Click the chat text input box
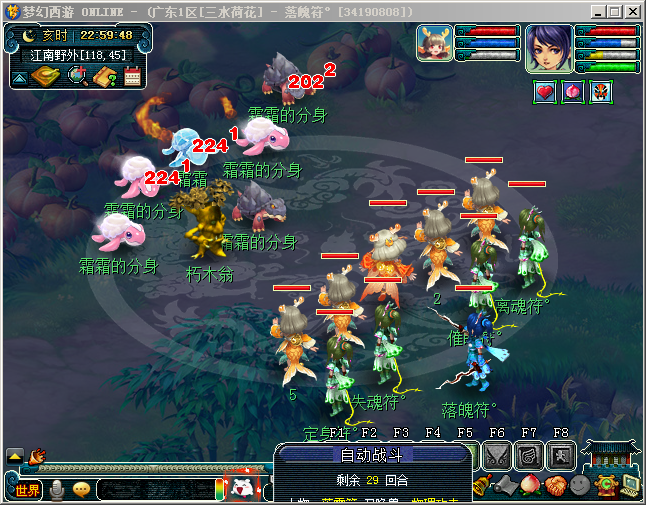The image size is (646, 505). 153,490
